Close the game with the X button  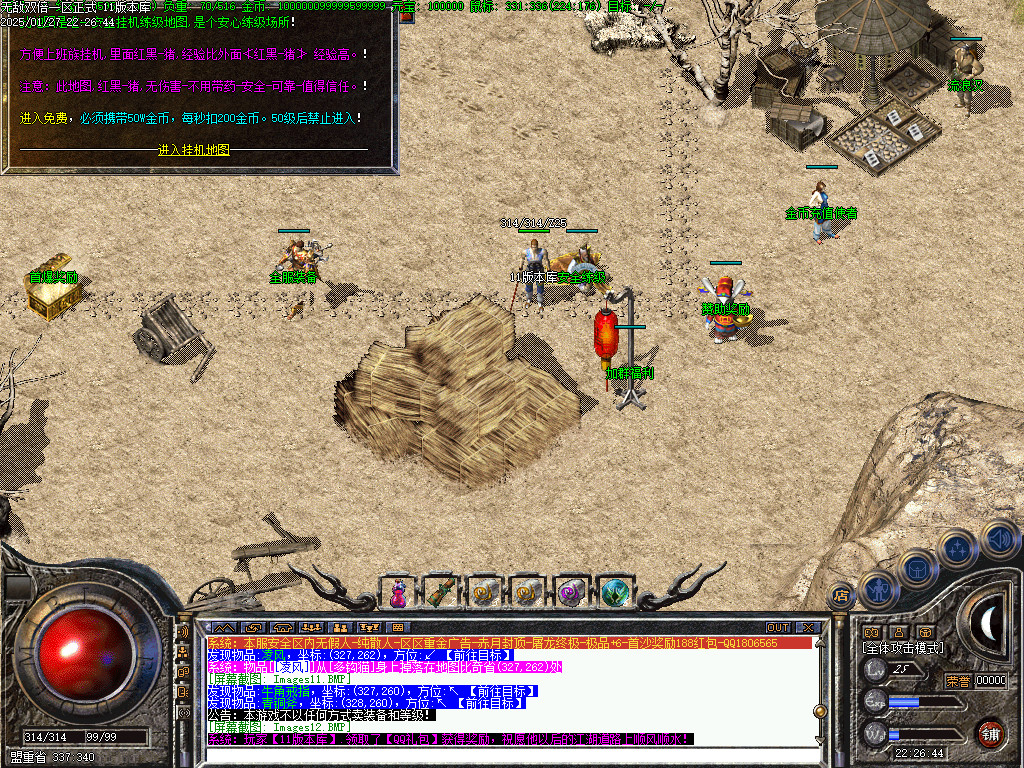point(808,628)
